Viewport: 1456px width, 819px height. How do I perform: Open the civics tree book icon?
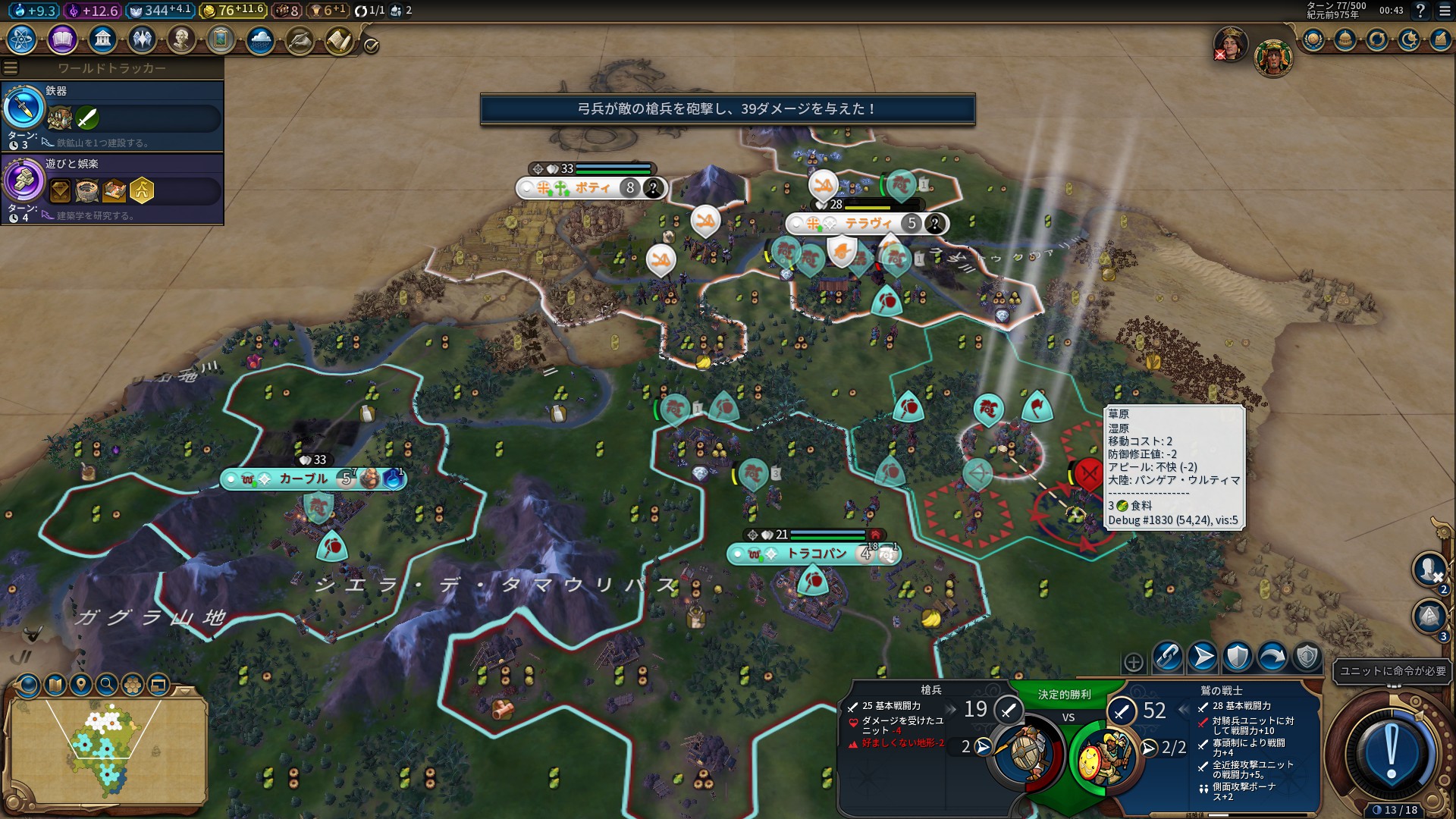pyautogui.click(x=62, y=39)
